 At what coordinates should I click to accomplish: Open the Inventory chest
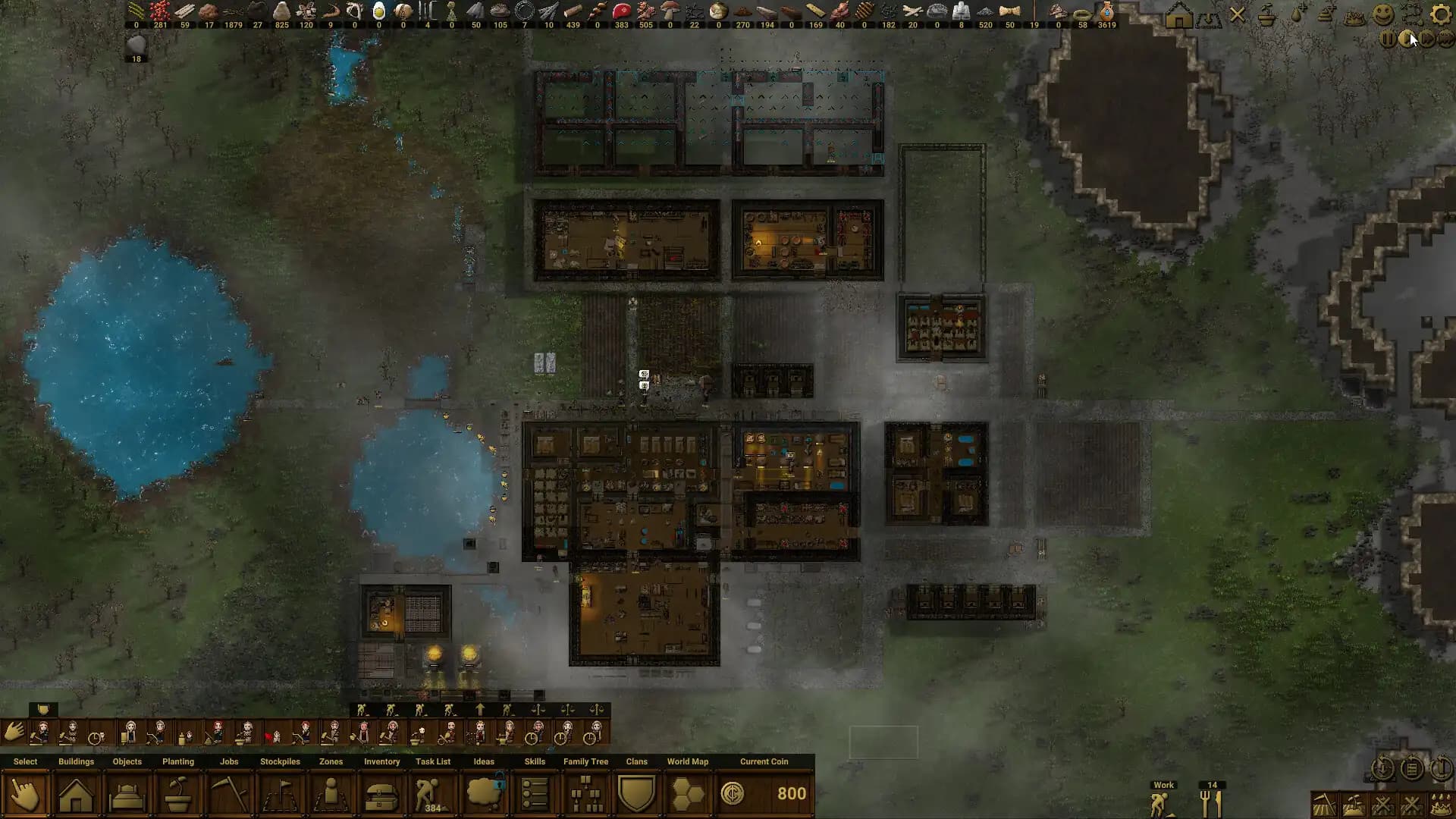[x=381, y=794]
